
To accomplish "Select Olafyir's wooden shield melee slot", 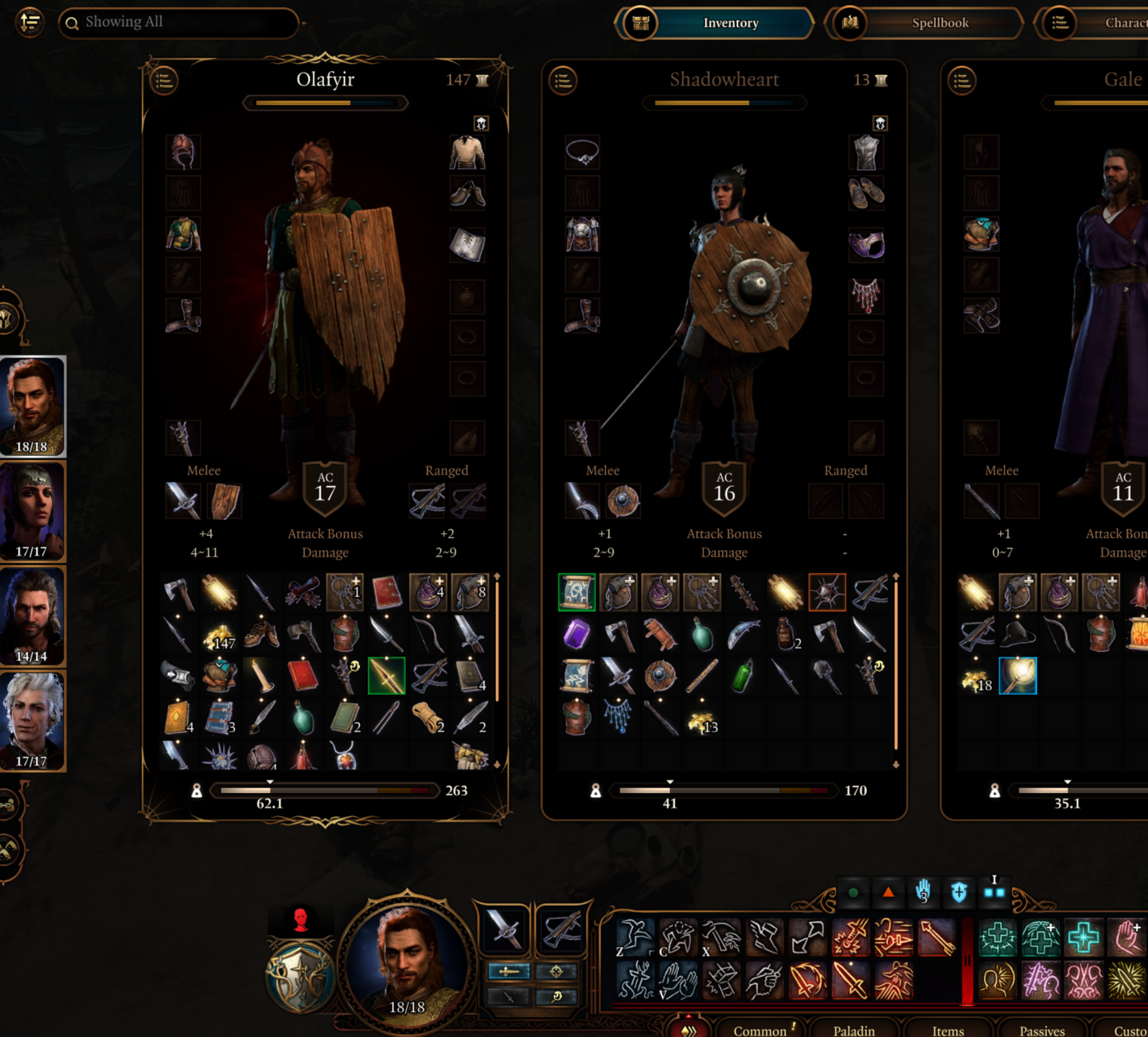I will 224,501.
